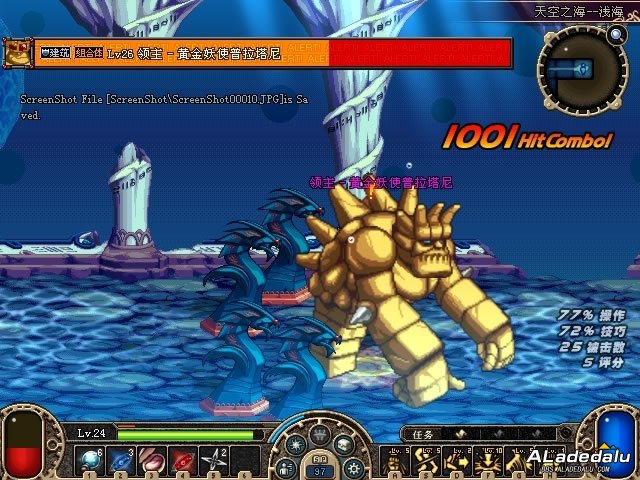Image resolution: width=640 pixels, height=480 pixels.
Task: Use the red crystal item in slot 4
Action: [x=186, y=460]
